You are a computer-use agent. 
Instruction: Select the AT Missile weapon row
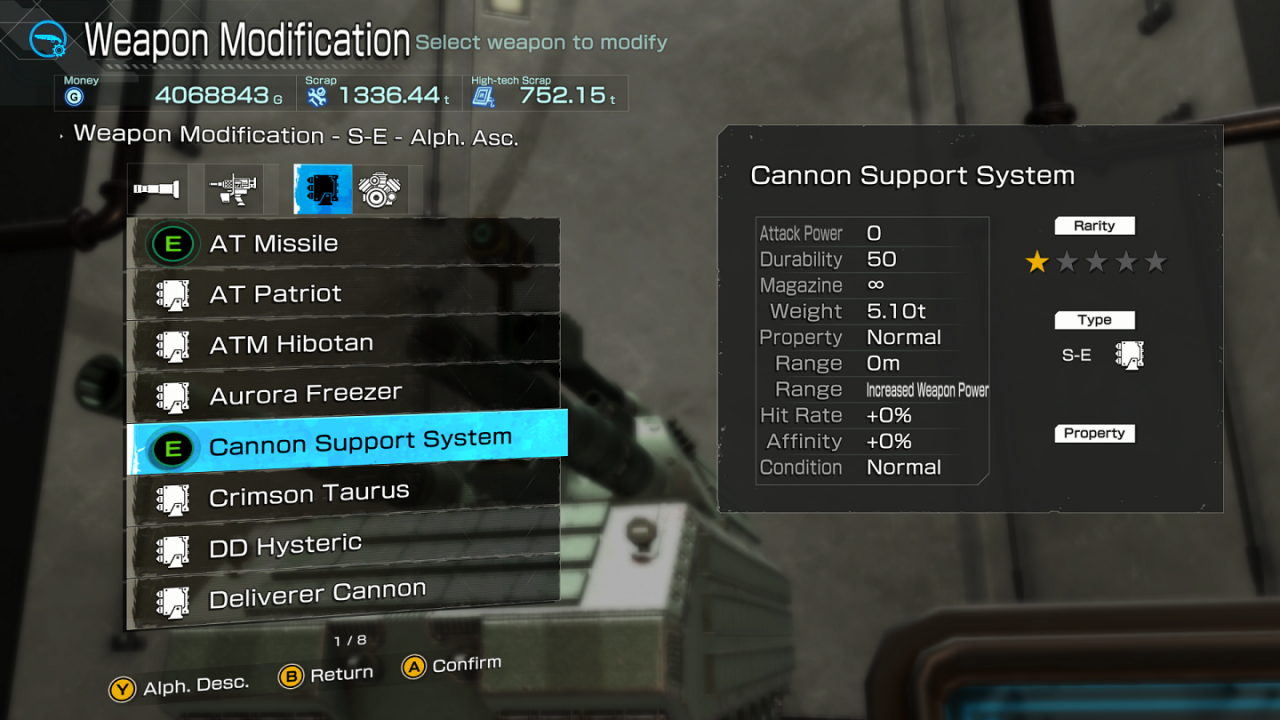[342, 244]
